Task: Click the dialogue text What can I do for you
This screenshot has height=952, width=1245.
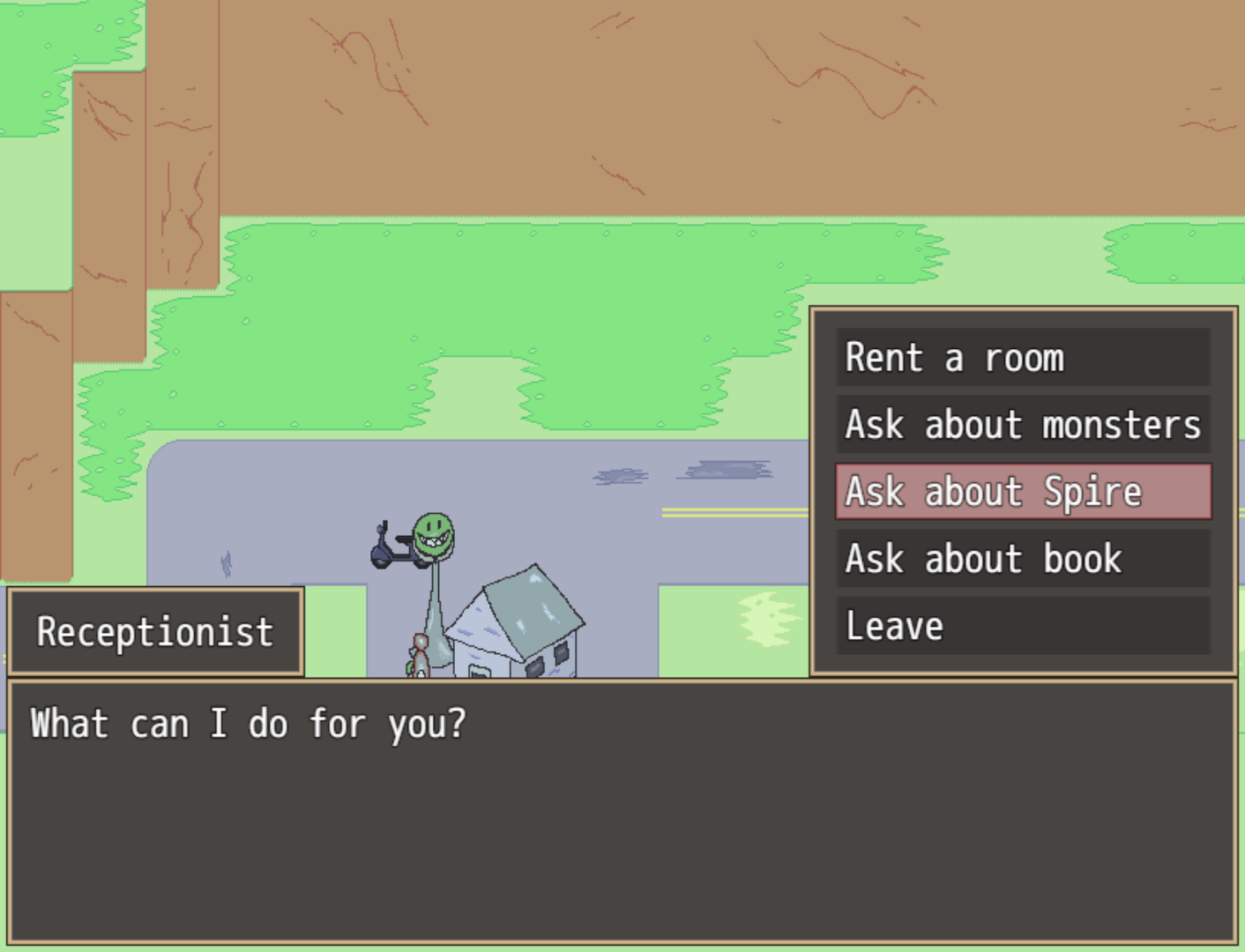Action: pyautogui.click(x=247, y=723)
